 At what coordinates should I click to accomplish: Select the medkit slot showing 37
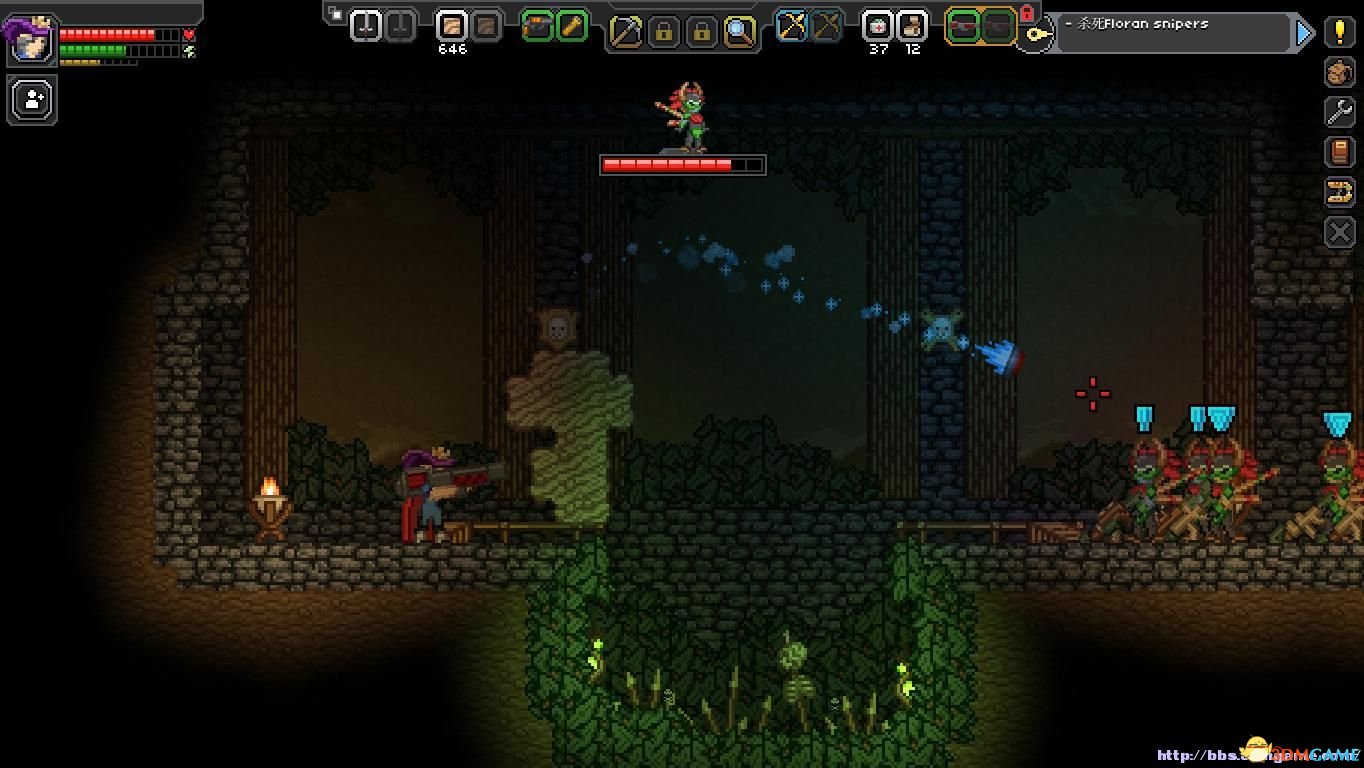tap(878, 26)
